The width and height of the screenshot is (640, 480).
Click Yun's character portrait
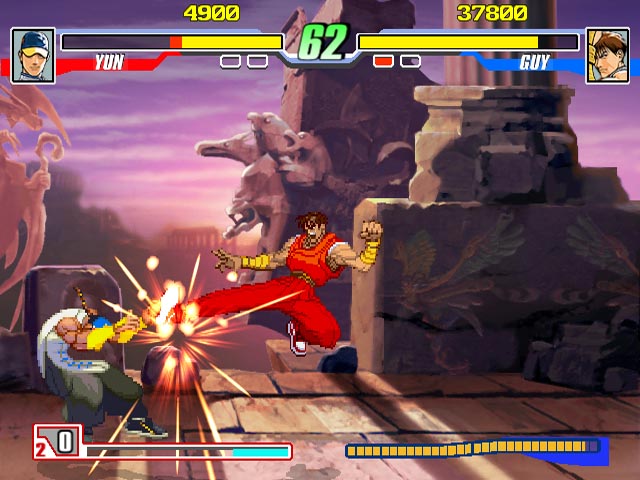coord(33,55)
